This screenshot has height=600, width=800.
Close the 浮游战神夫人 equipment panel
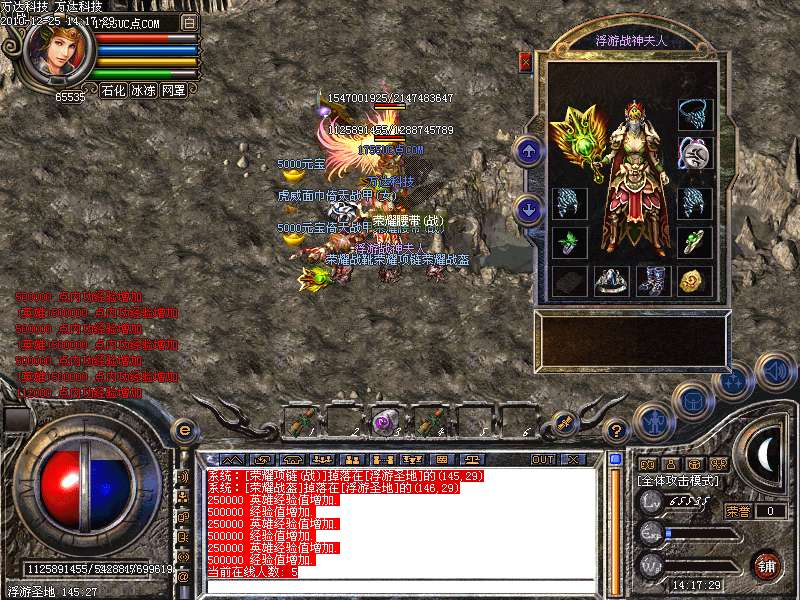click(x=525, y=62)
